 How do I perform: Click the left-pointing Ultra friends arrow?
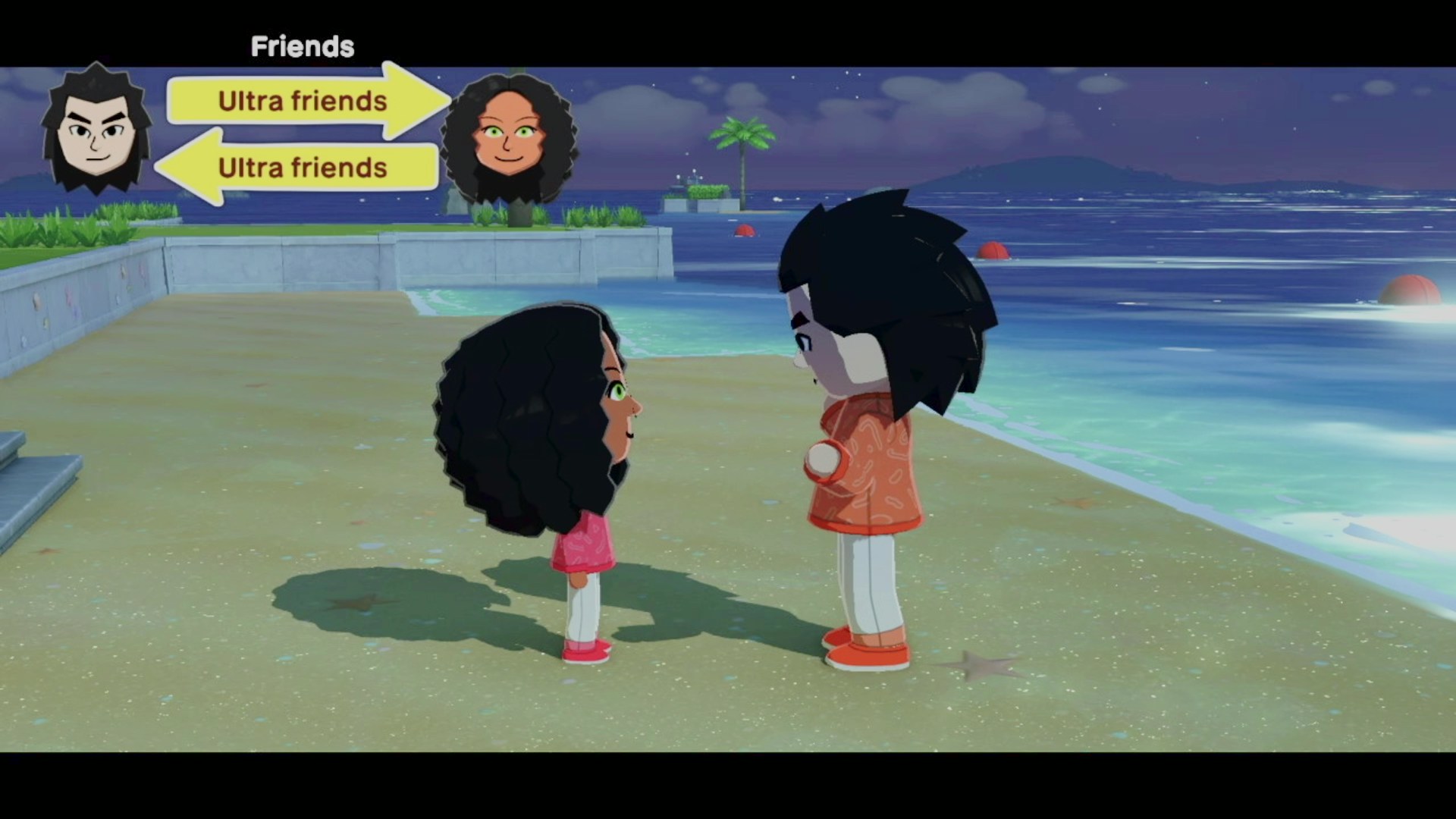pos(302,168)
